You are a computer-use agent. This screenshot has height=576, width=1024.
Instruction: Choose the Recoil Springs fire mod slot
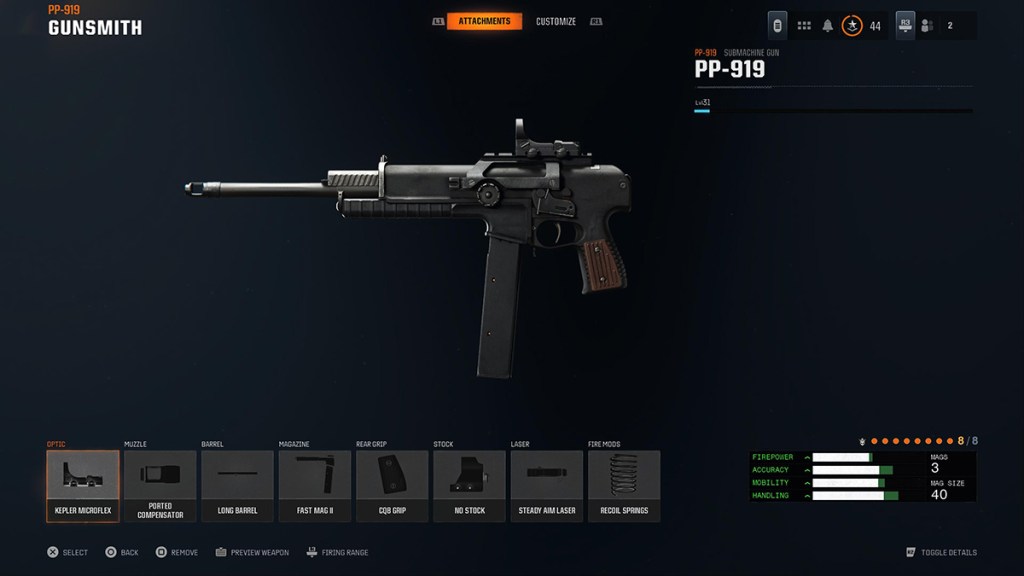[624, 486]
